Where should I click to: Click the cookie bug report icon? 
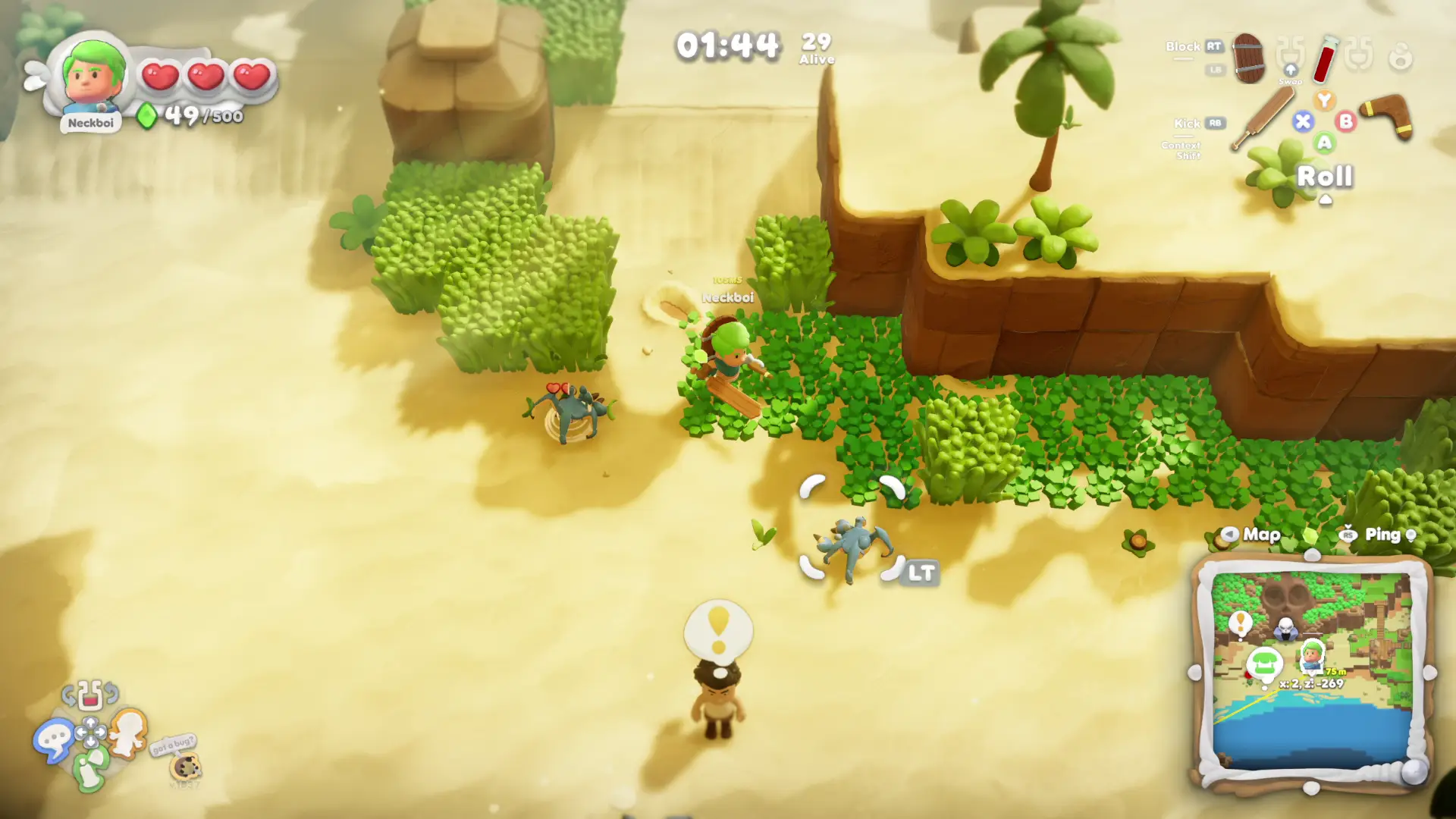pos(185,767)
